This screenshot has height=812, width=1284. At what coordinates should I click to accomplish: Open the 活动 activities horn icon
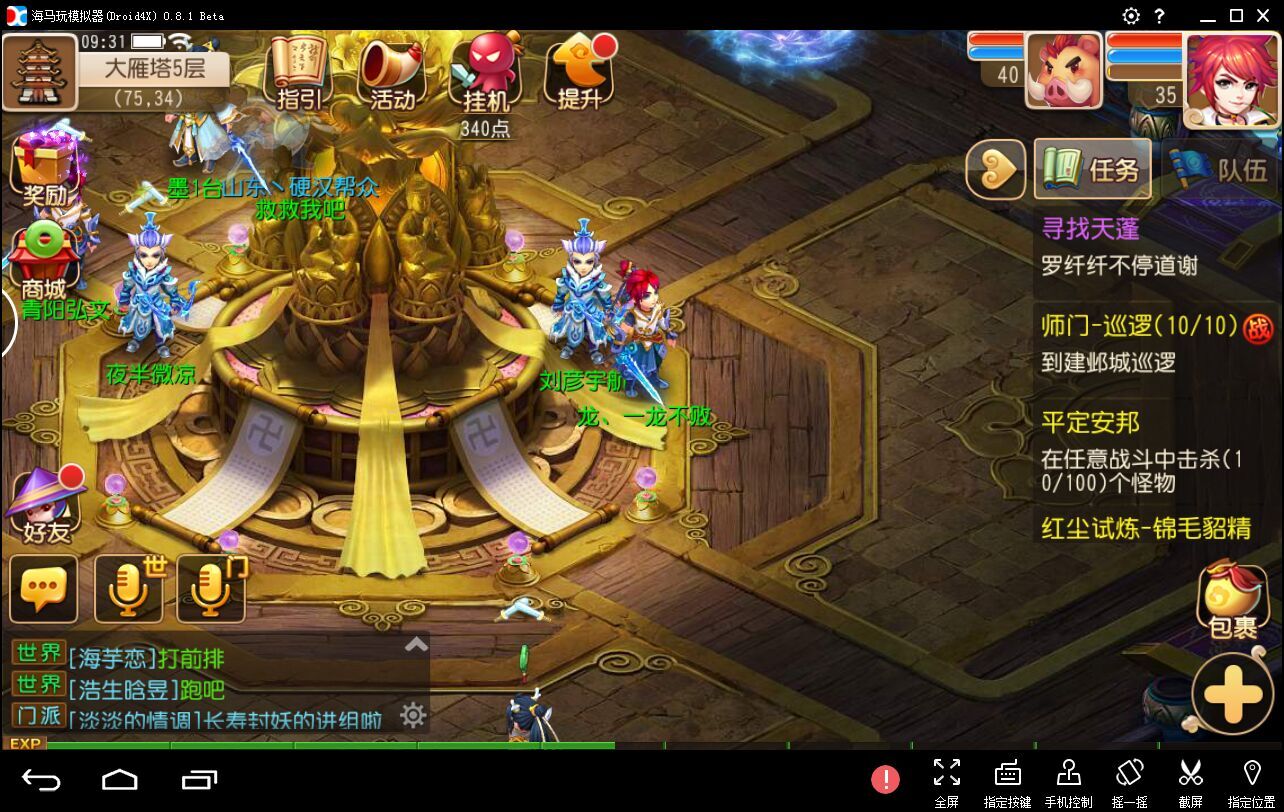coord(392,74)
